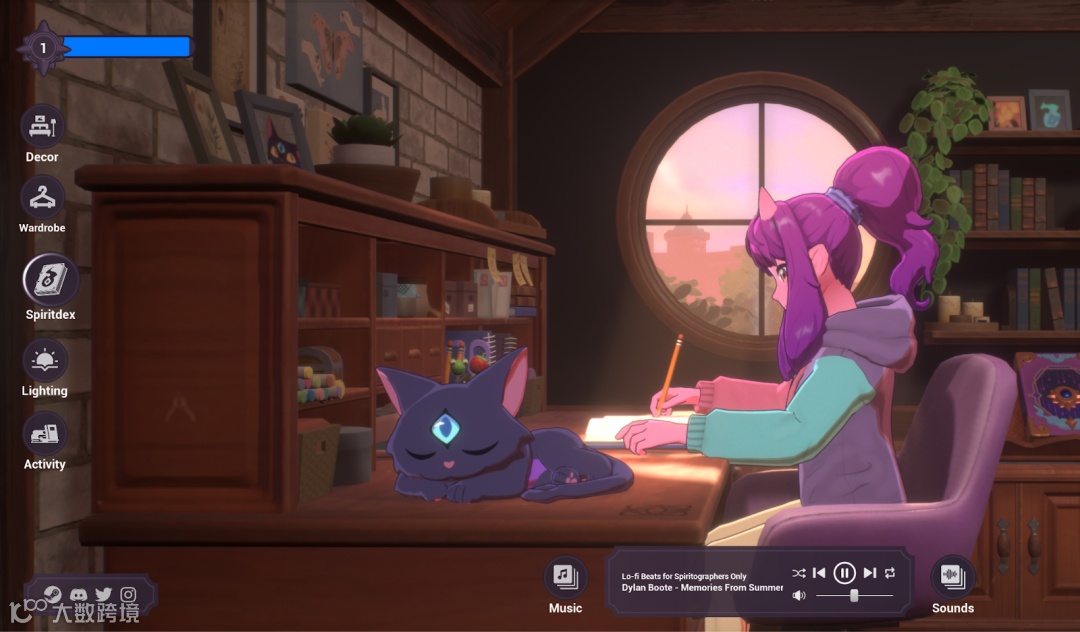
Task: Mute music using the speaker icon
Action: 799,596
